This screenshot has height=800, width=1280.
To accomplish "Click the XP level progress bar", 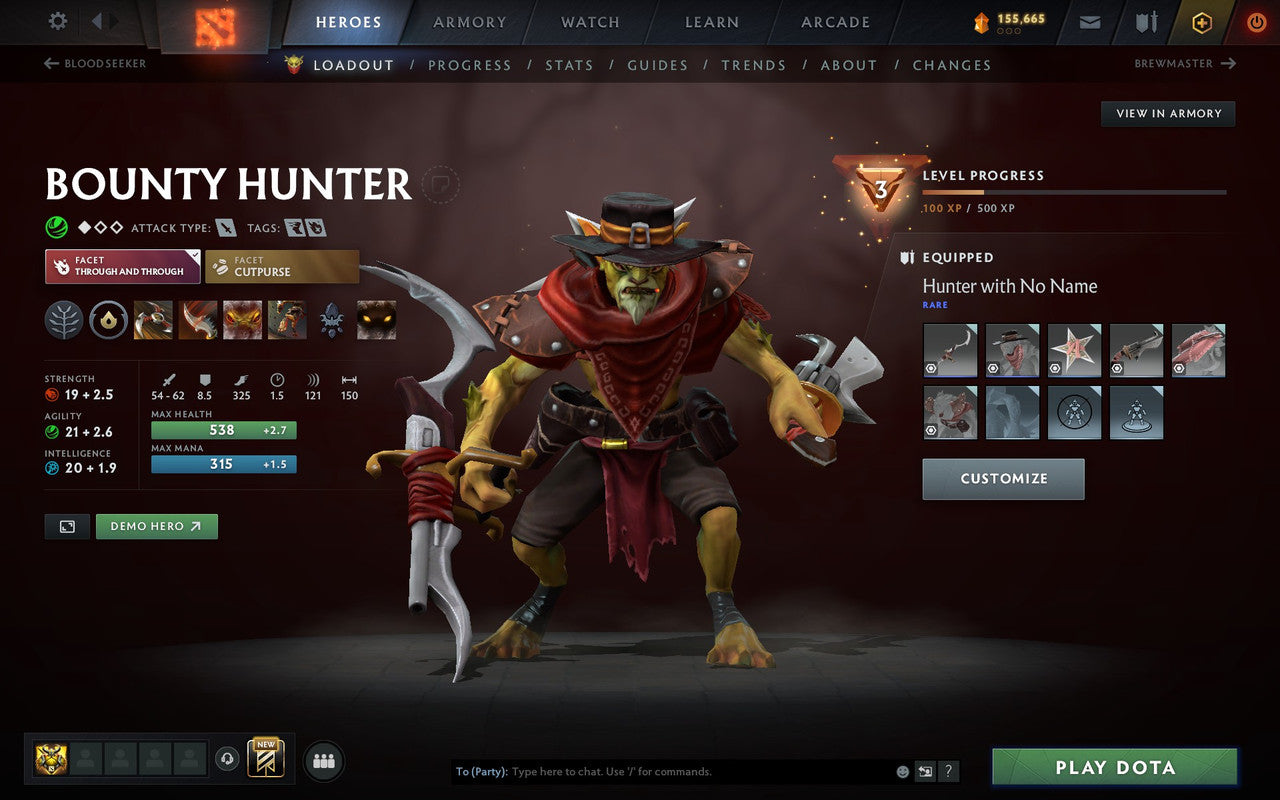I will click(1075, 192).
